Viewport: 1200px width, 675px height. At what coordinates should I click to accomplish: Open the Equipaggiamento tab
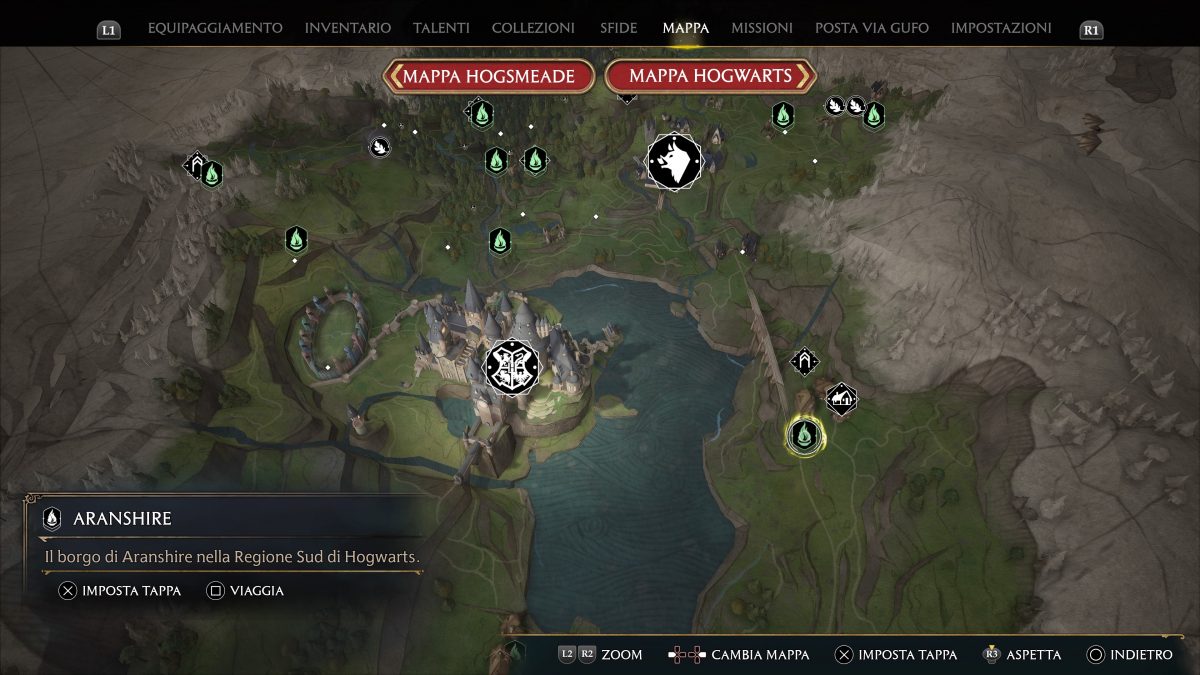coord(215,28)
